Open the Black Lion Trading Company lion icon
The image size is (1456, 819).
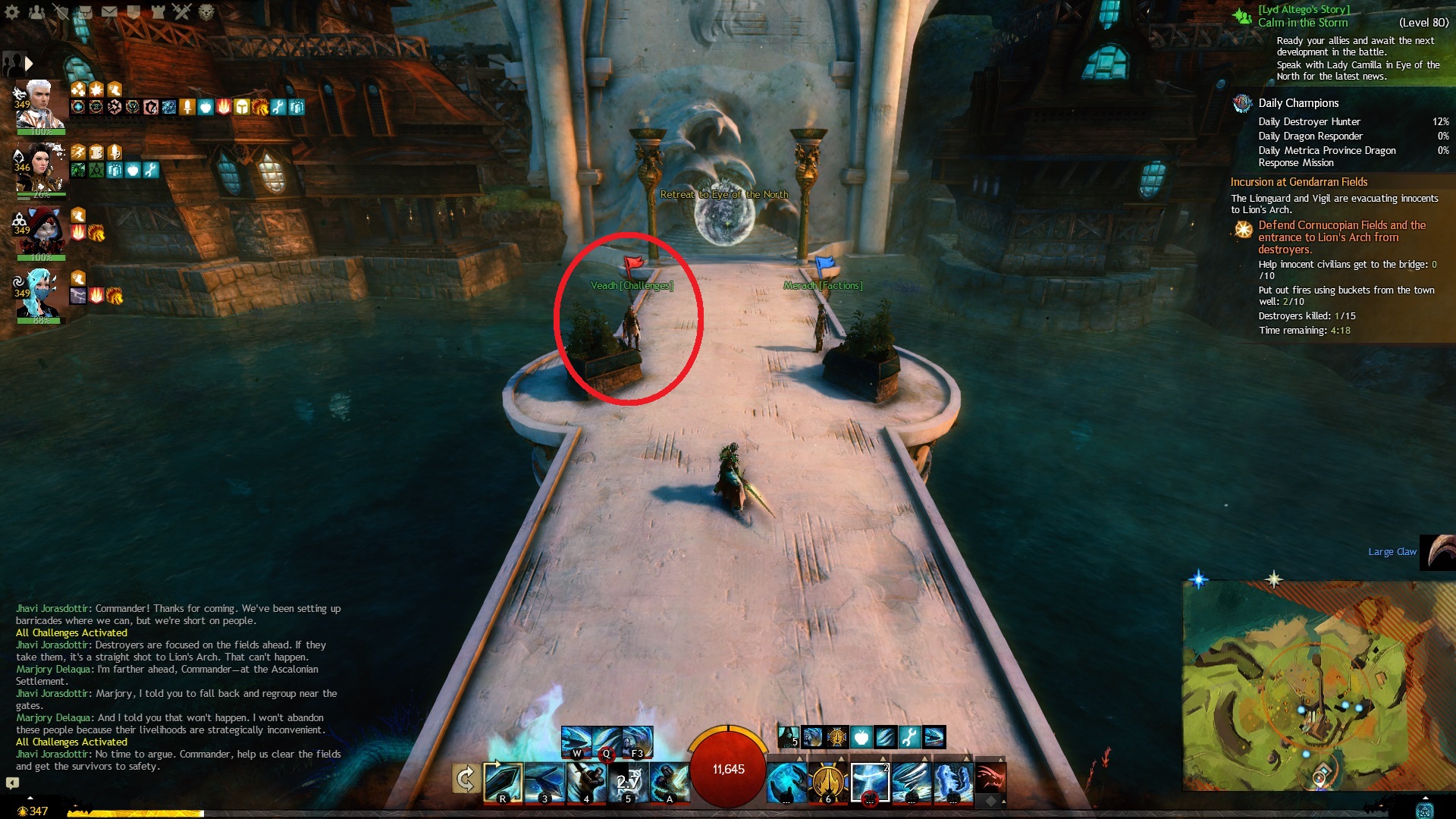(x=206, y=11)
